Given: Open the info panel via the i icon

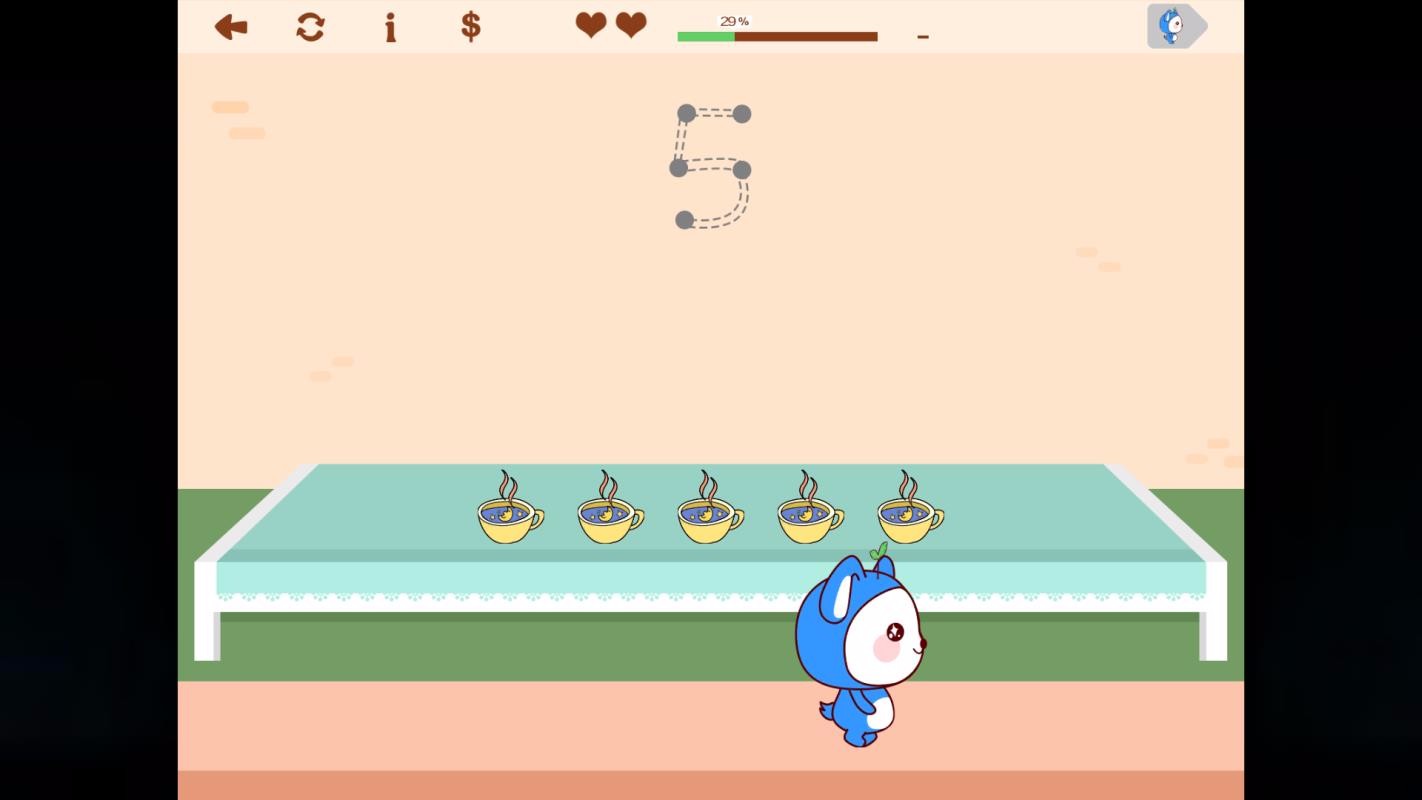Looking at the screenshot, I should 390,27.
